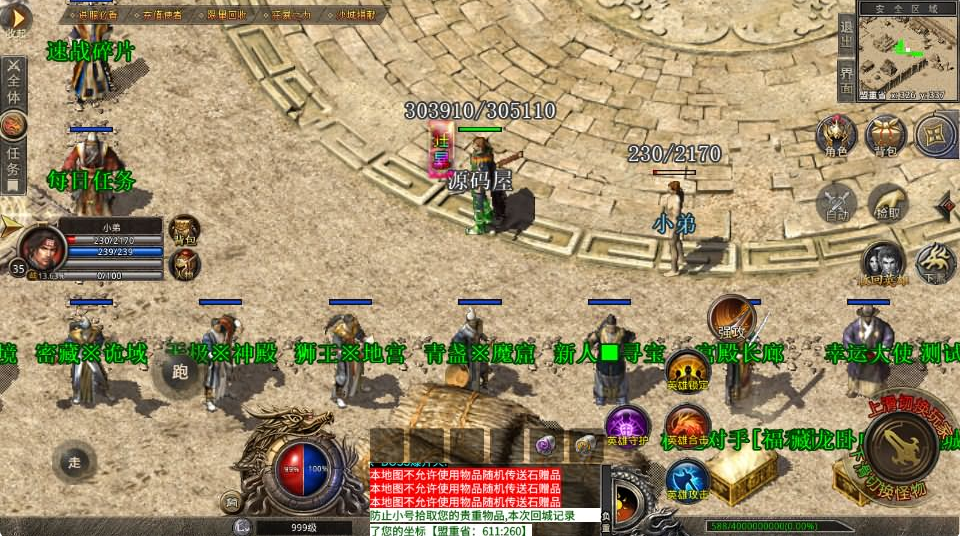Click the hero portrait avatar
This screenshot has width=960, height=536.
(x=42, y=246)
